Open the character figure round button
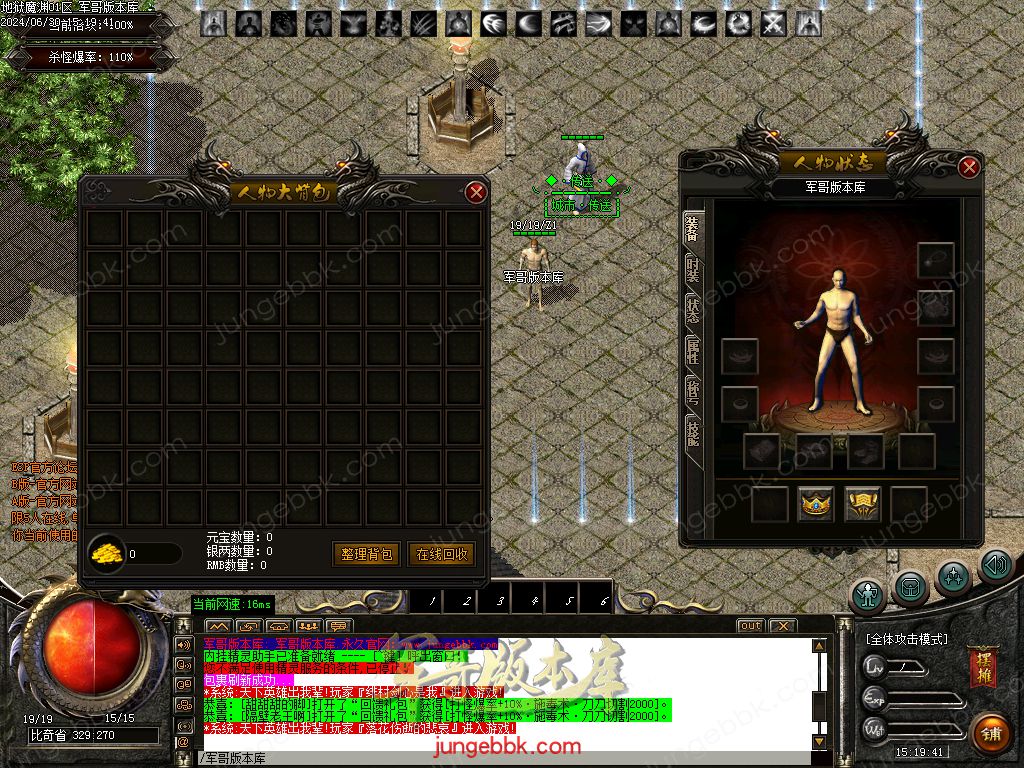Viewport: 1024px width, 768px height. [x=867, y=594]
